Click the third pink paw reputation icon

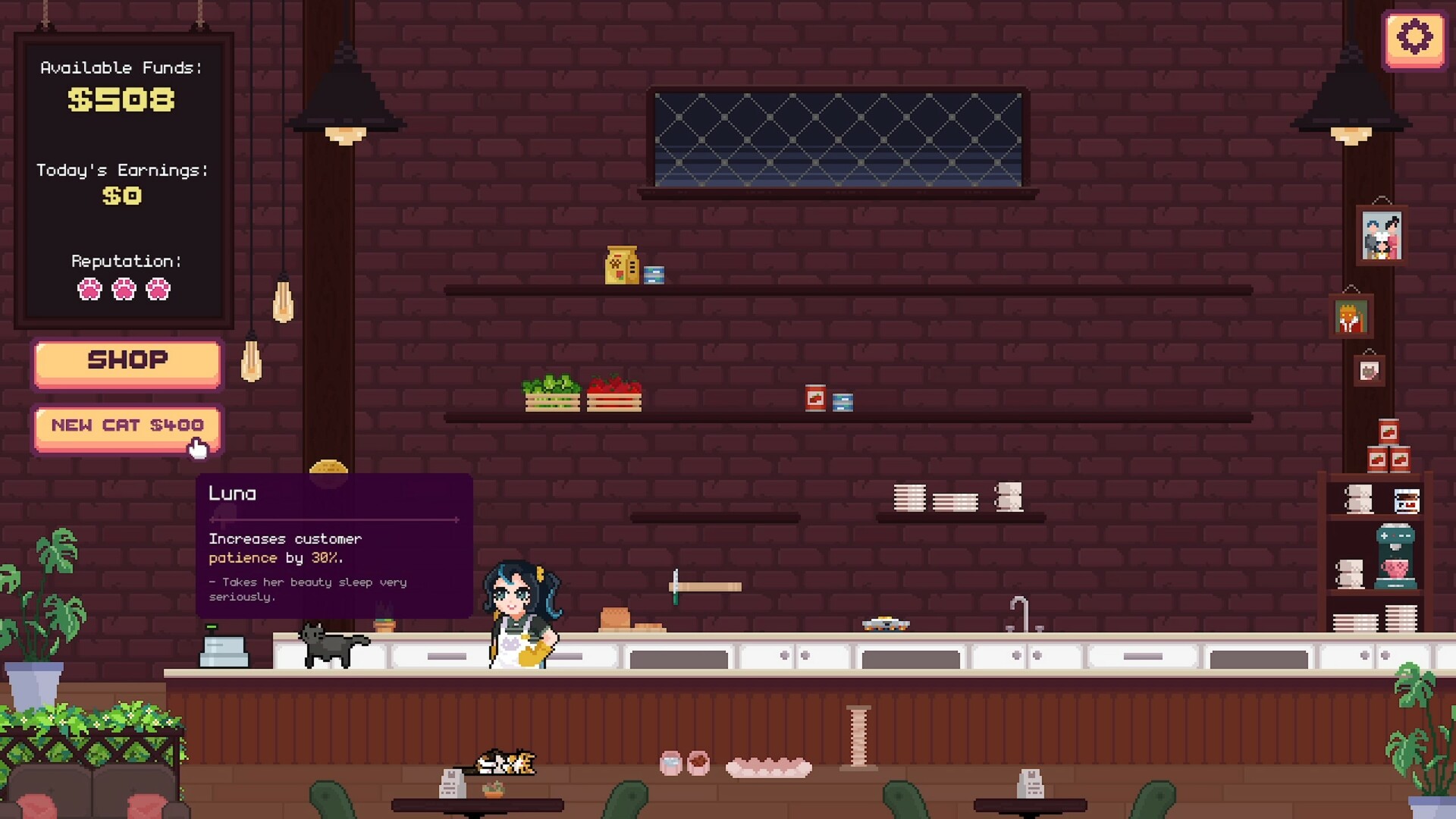click(157, 290)
